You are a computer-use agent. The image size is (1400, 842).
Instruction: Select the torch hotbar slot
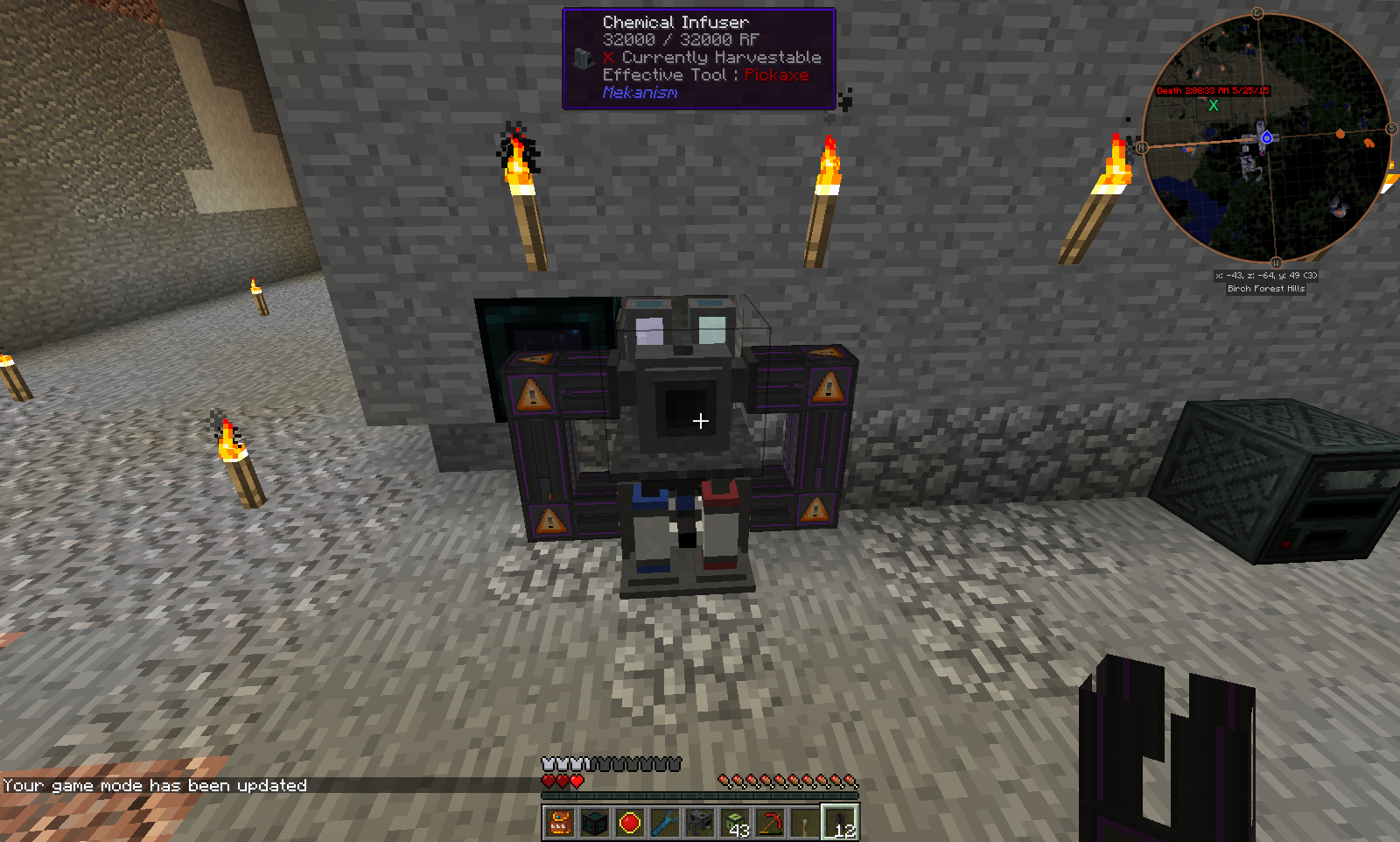pos(805,823)
